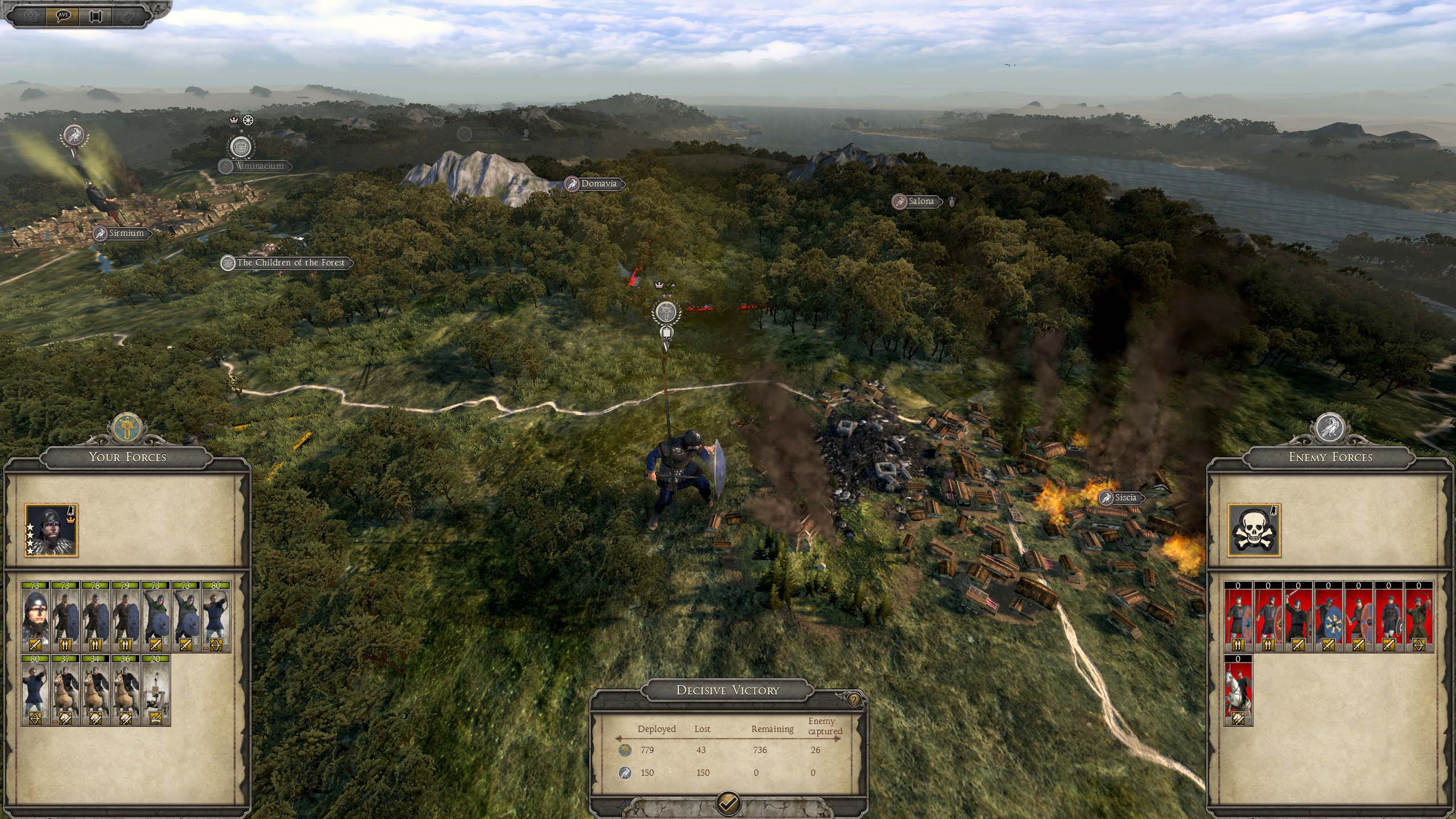
Task: Select the enemy white horse cavalry card
Action: [x=1238, y=690]
